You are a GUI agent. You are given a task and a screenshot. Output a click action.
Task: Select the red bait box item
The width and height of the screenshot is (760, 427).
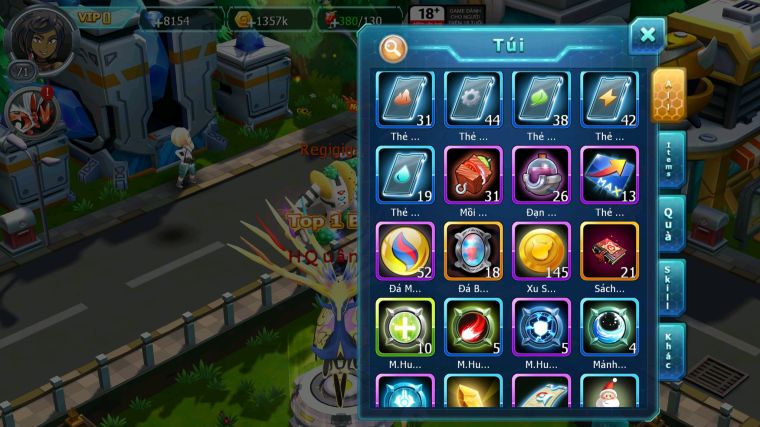(473, 175)
